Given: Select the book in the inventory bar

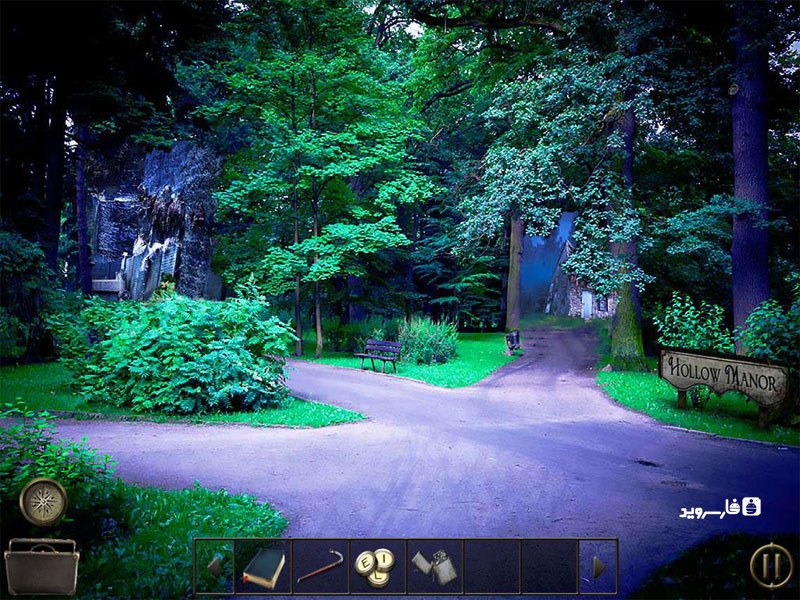Looking at the screenshot, I should tap(263, 567).
